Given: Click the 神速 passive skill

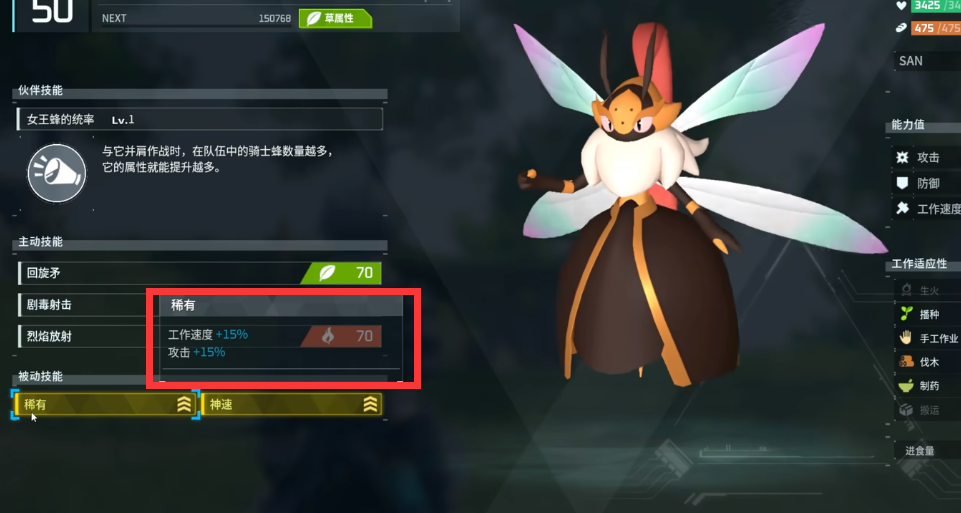Looking at the screenshot, I should [292, 404].
